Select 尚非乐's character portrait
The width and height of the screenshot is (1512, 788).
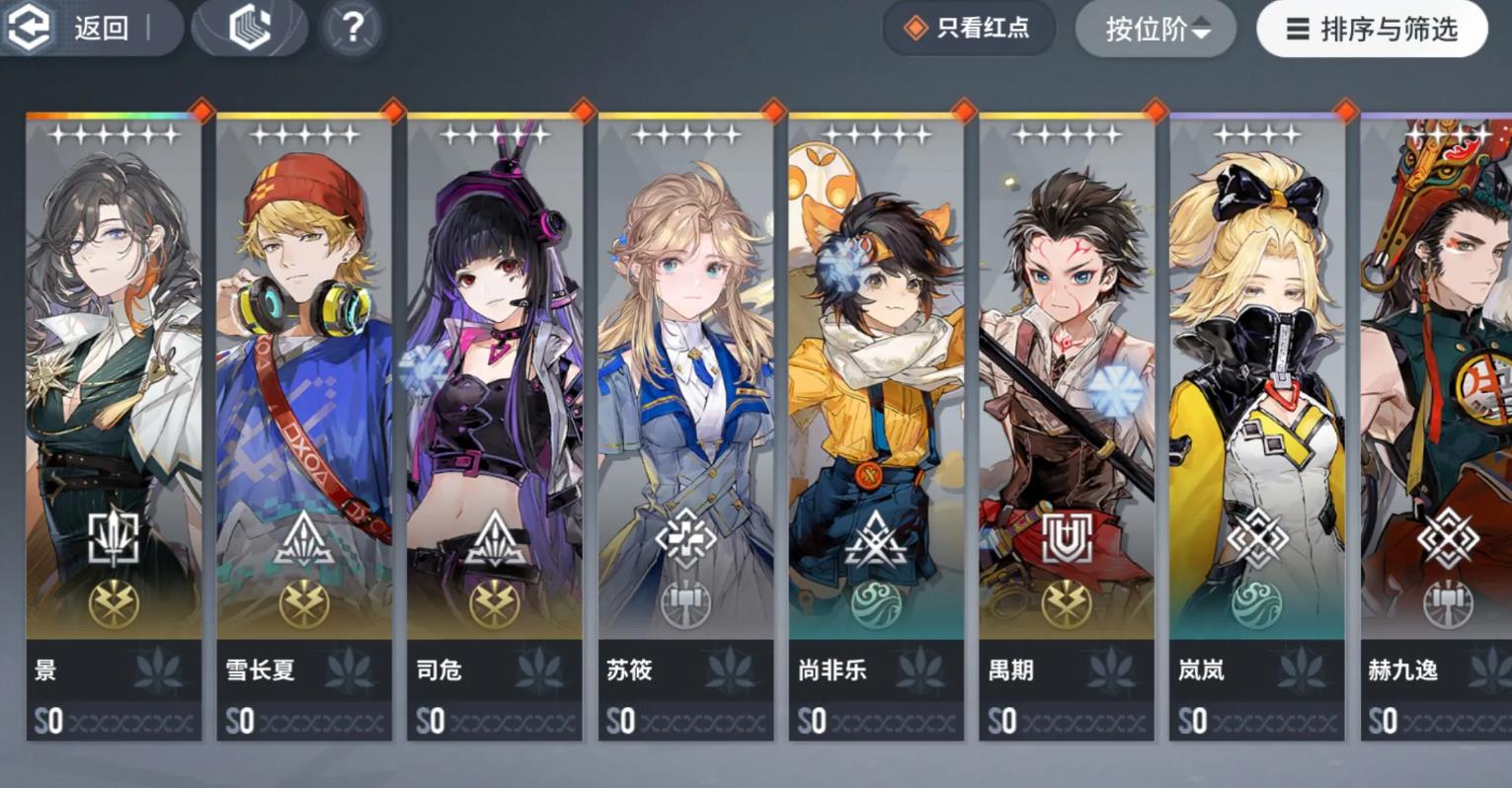876,296
